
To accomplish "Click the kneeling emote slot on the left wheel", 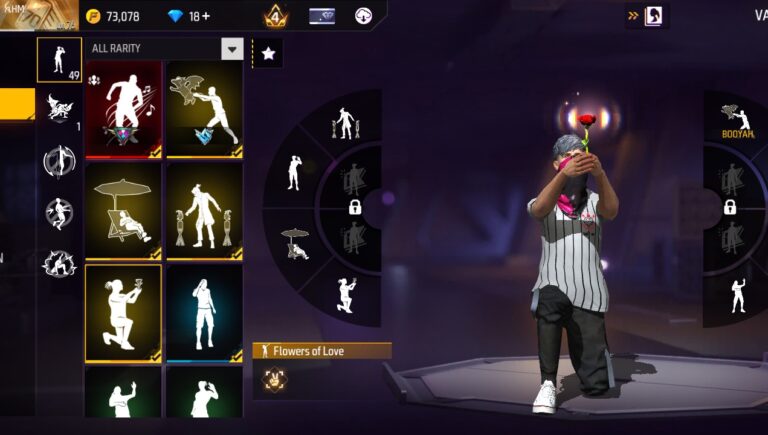I will click(x=346, y=296).
